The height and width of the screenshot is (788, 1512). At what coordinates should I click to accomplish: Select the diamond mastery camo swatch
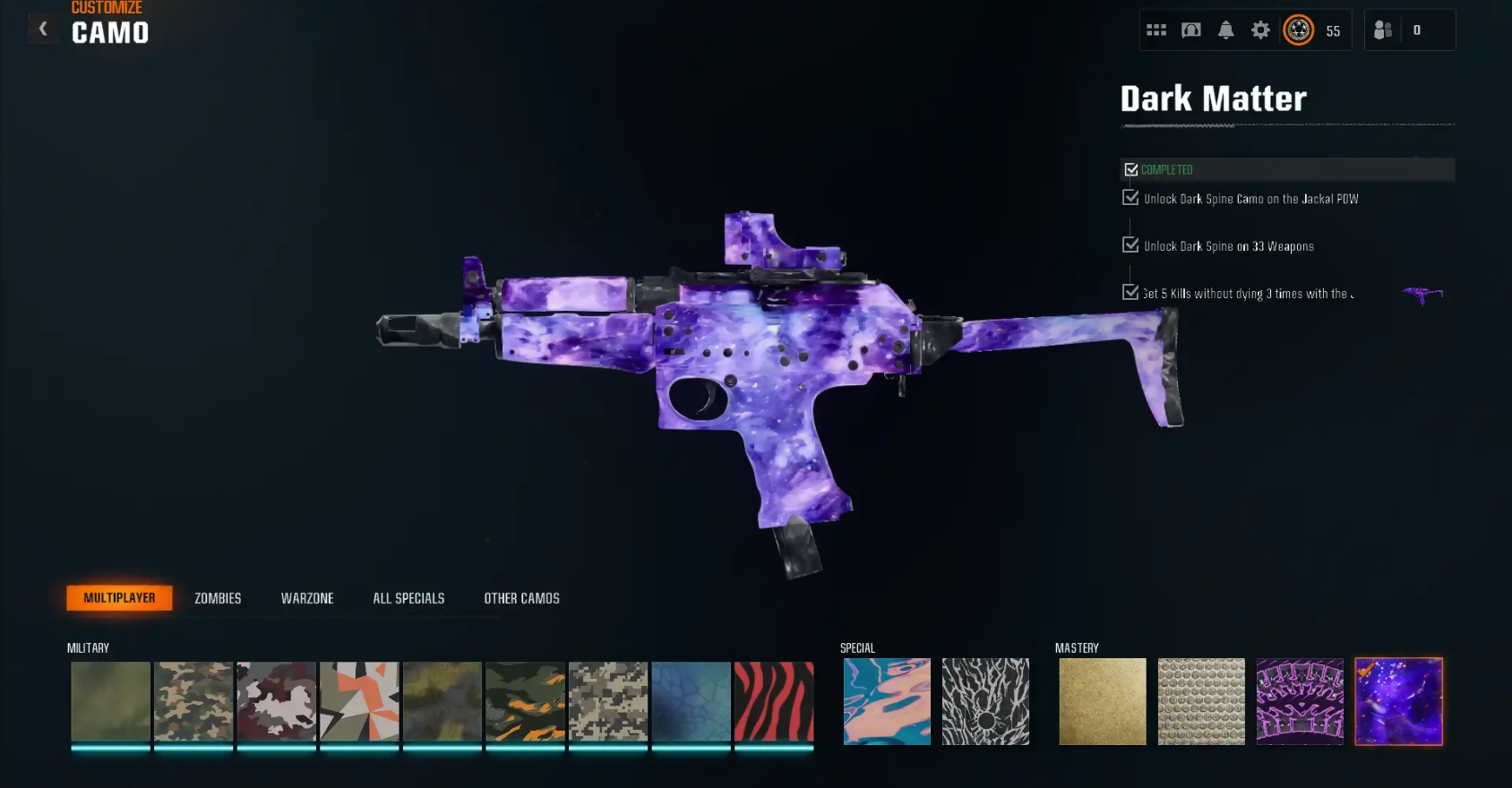[1201, 701]
